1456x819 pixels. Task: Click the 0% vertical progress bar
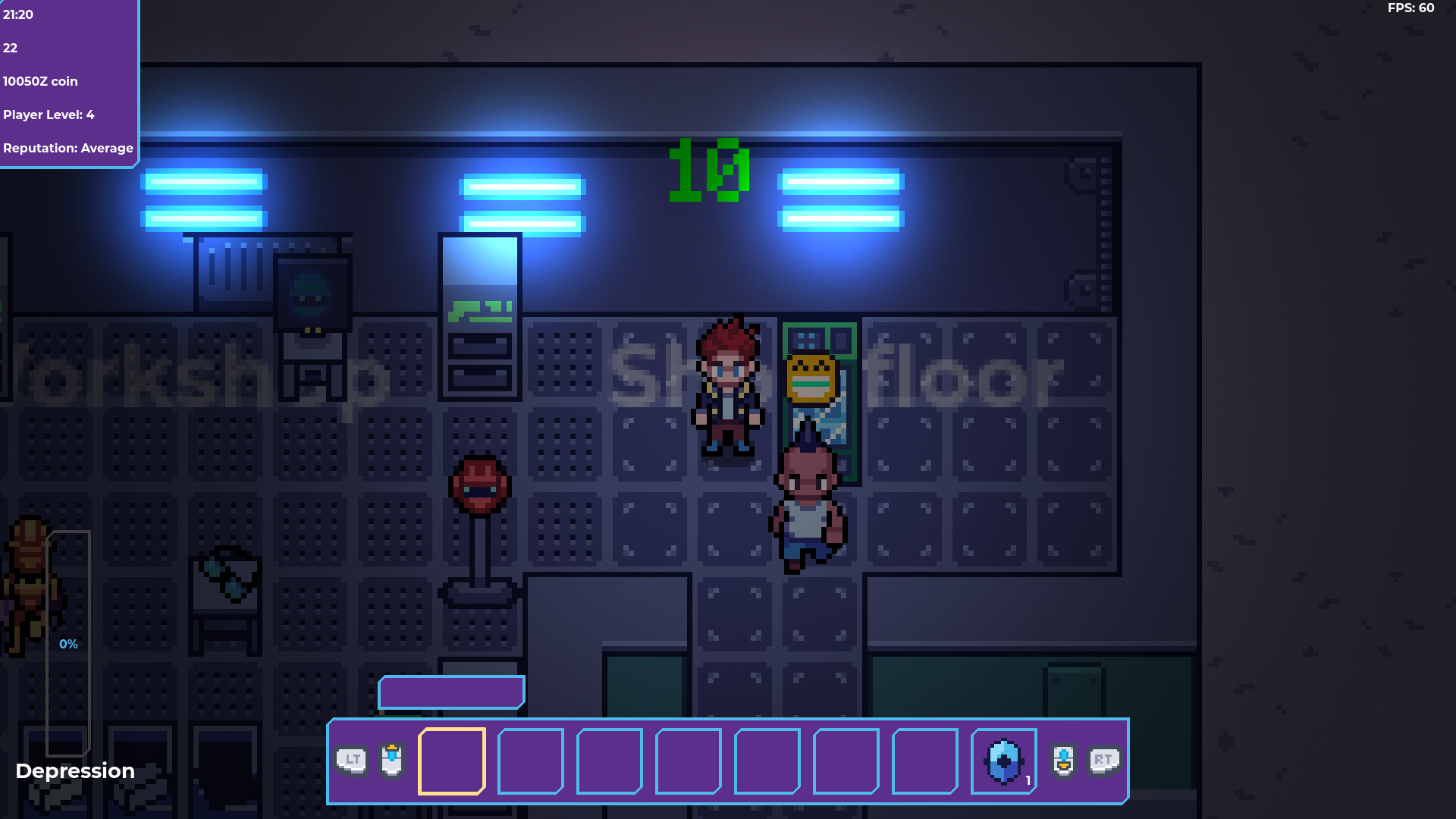pyautogui.click(x=68, y=644)
